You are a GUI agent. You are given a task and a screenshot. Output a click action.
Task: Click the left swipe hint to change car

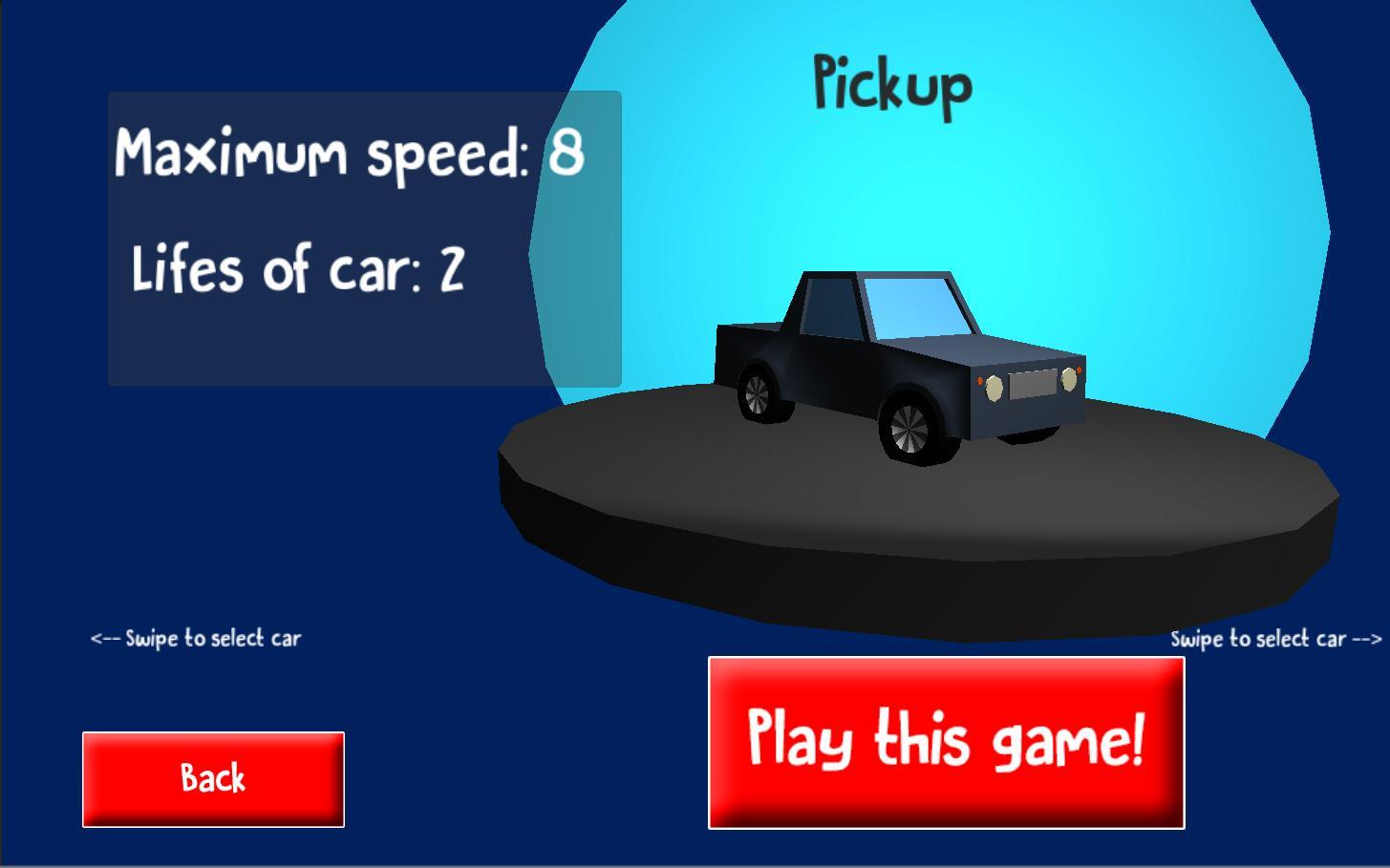point(195,638)
